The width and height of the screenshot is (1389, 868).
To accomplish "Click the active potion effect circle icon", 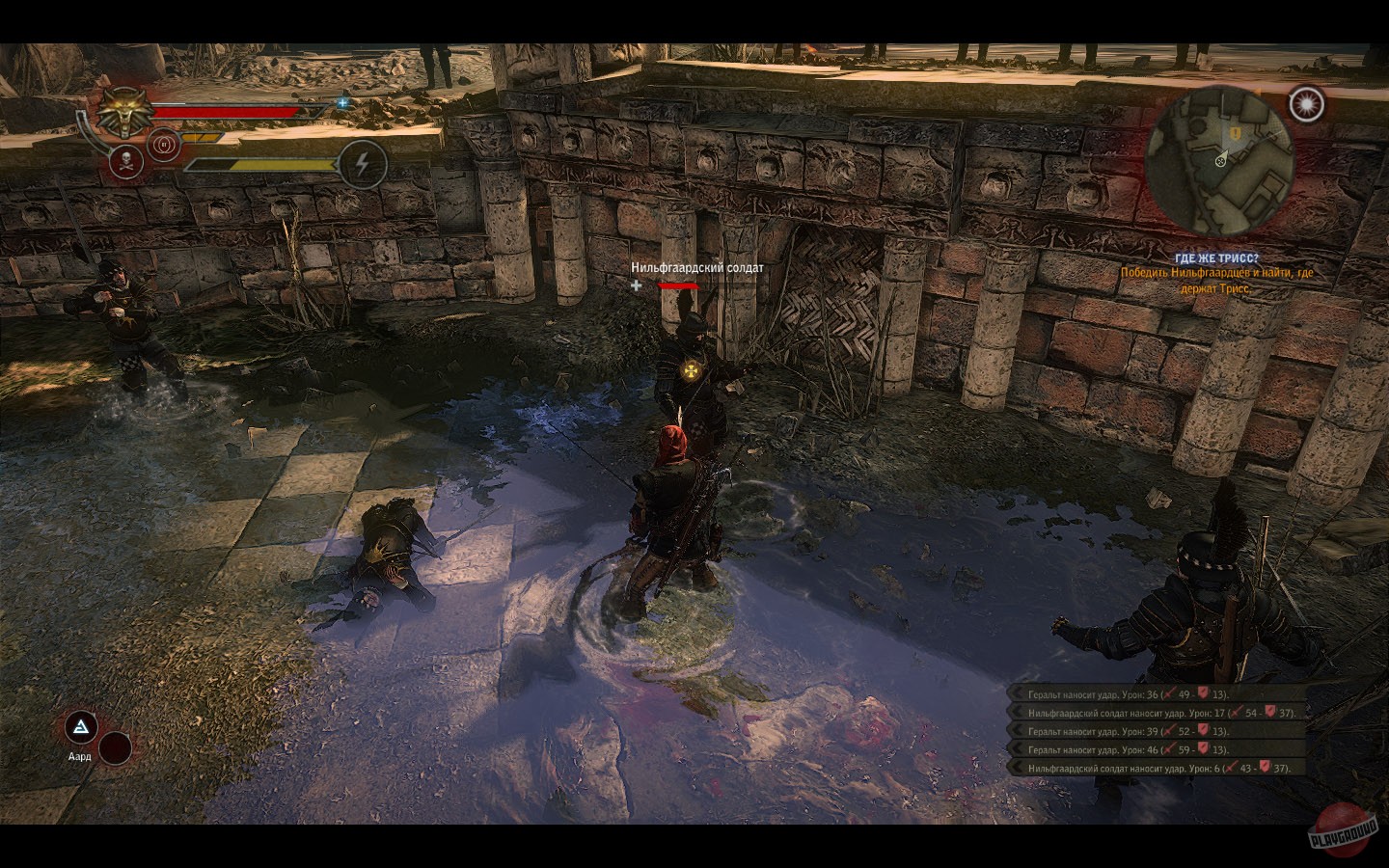I will coord(164,144).
